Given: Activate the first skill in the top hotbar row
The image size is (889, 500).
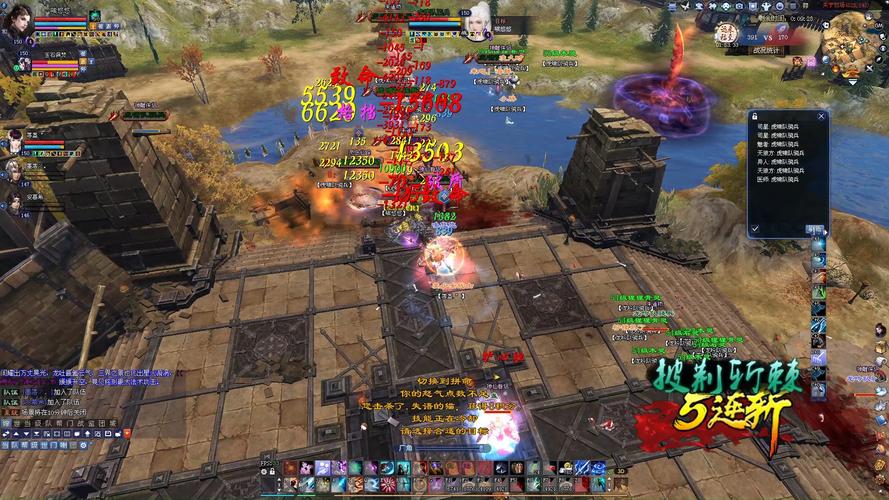Looking at the screenshot, I should point(291,468).
